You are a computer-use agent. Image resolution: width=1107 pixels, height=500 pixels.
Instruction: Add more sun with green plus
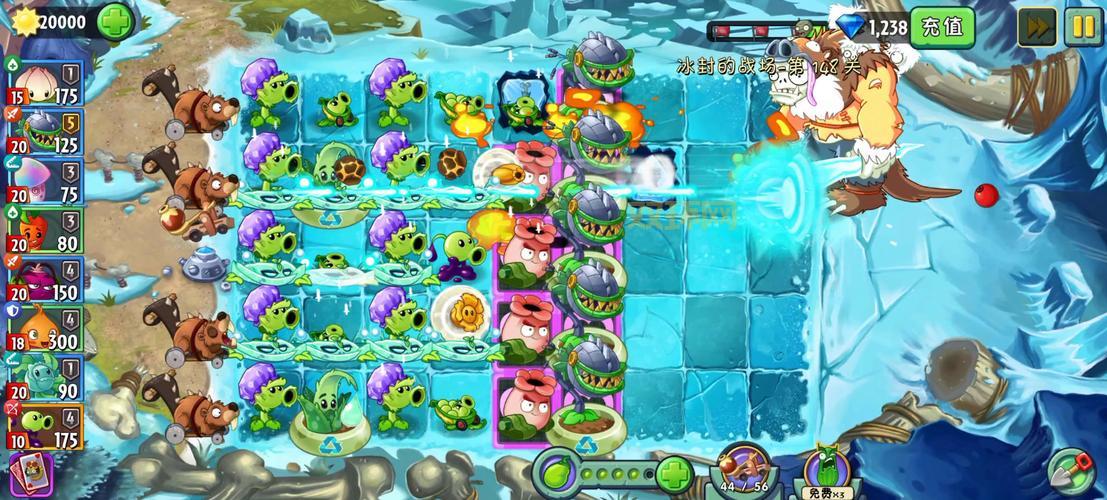[116, 20]
